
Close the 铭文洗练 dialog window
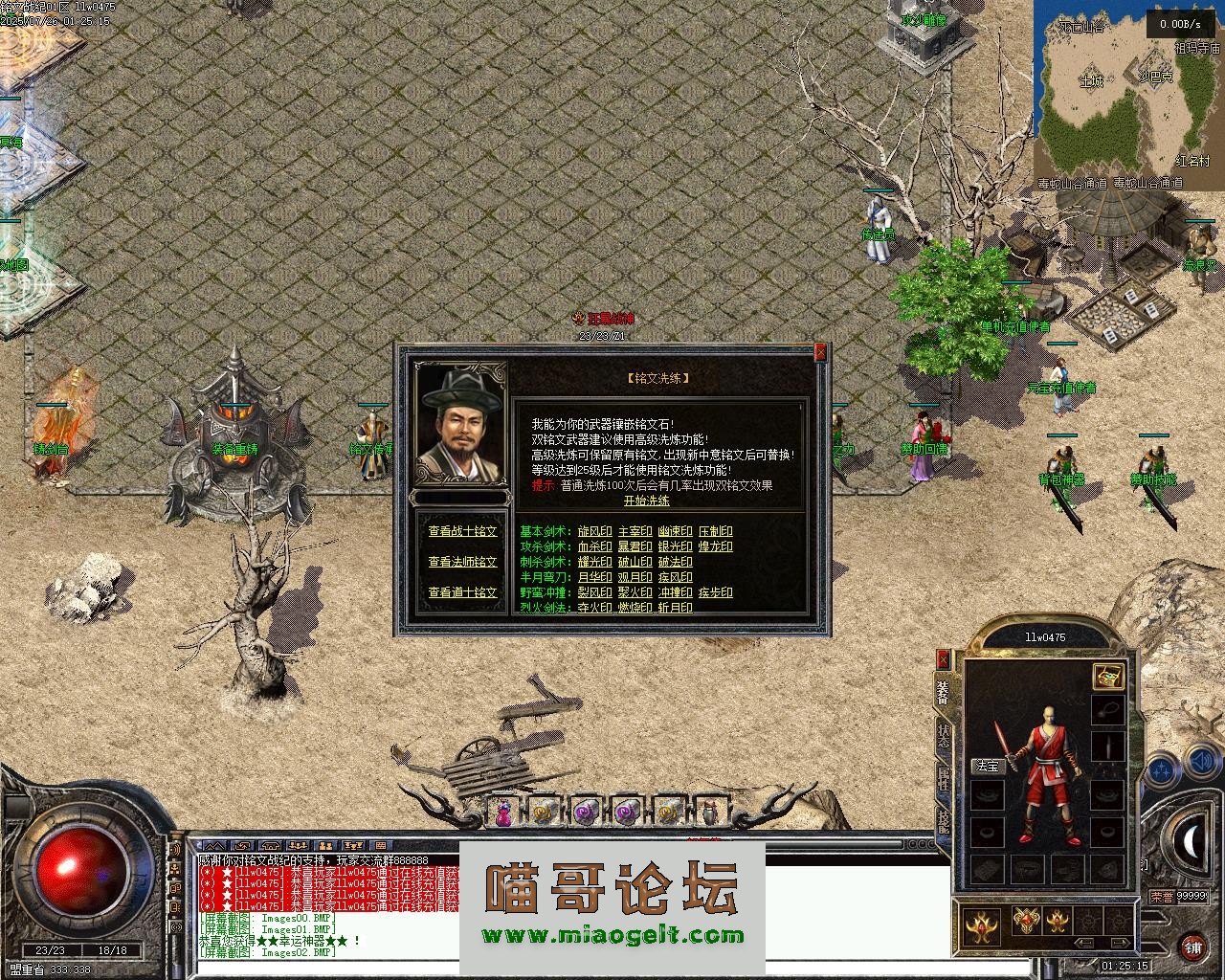(820, 353)
